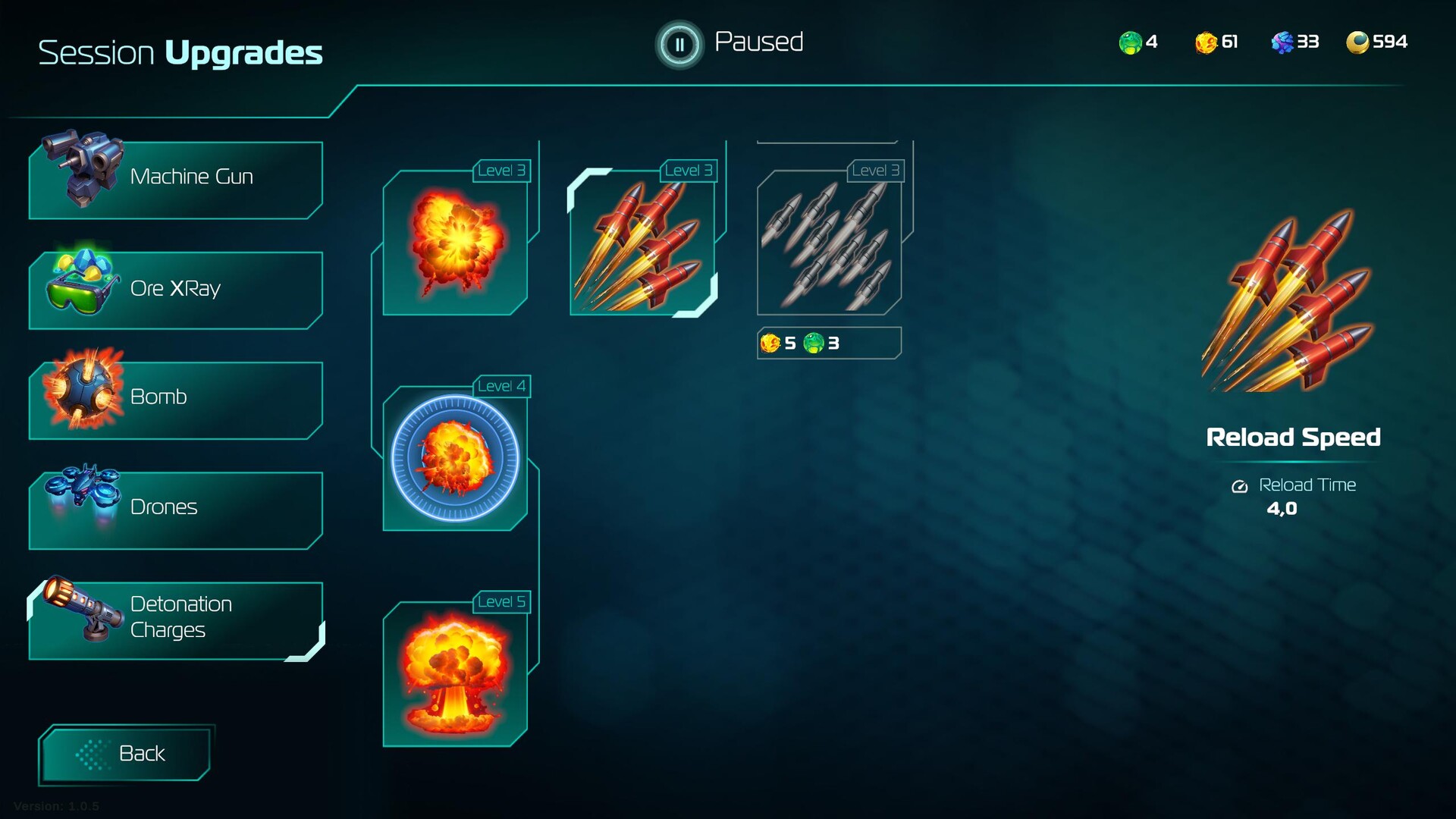Open the Ore XRay upgrades
1456x819 pixels.
[x=176, y=288]
